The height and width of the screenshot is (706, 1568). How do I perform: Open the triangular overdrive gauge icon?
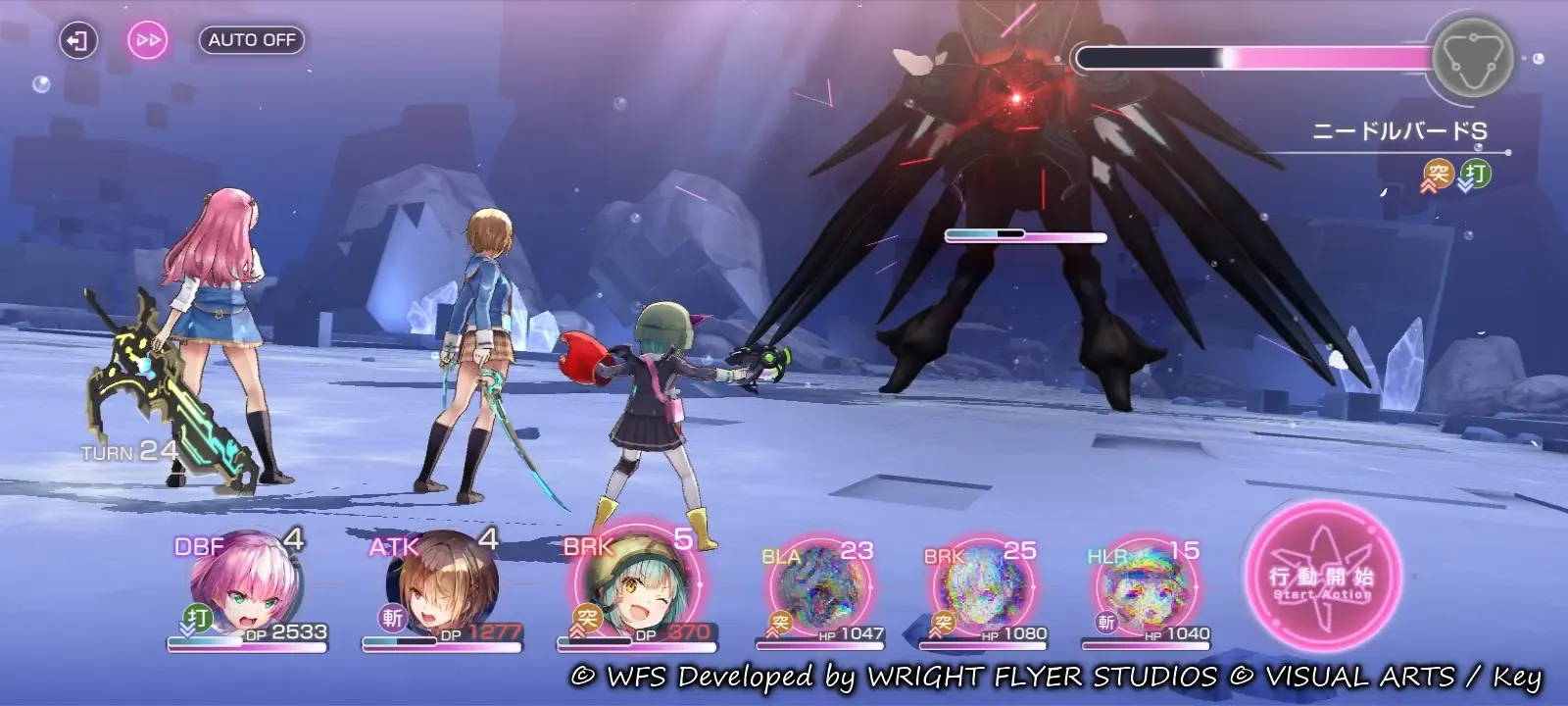[x=1472, y=57]
